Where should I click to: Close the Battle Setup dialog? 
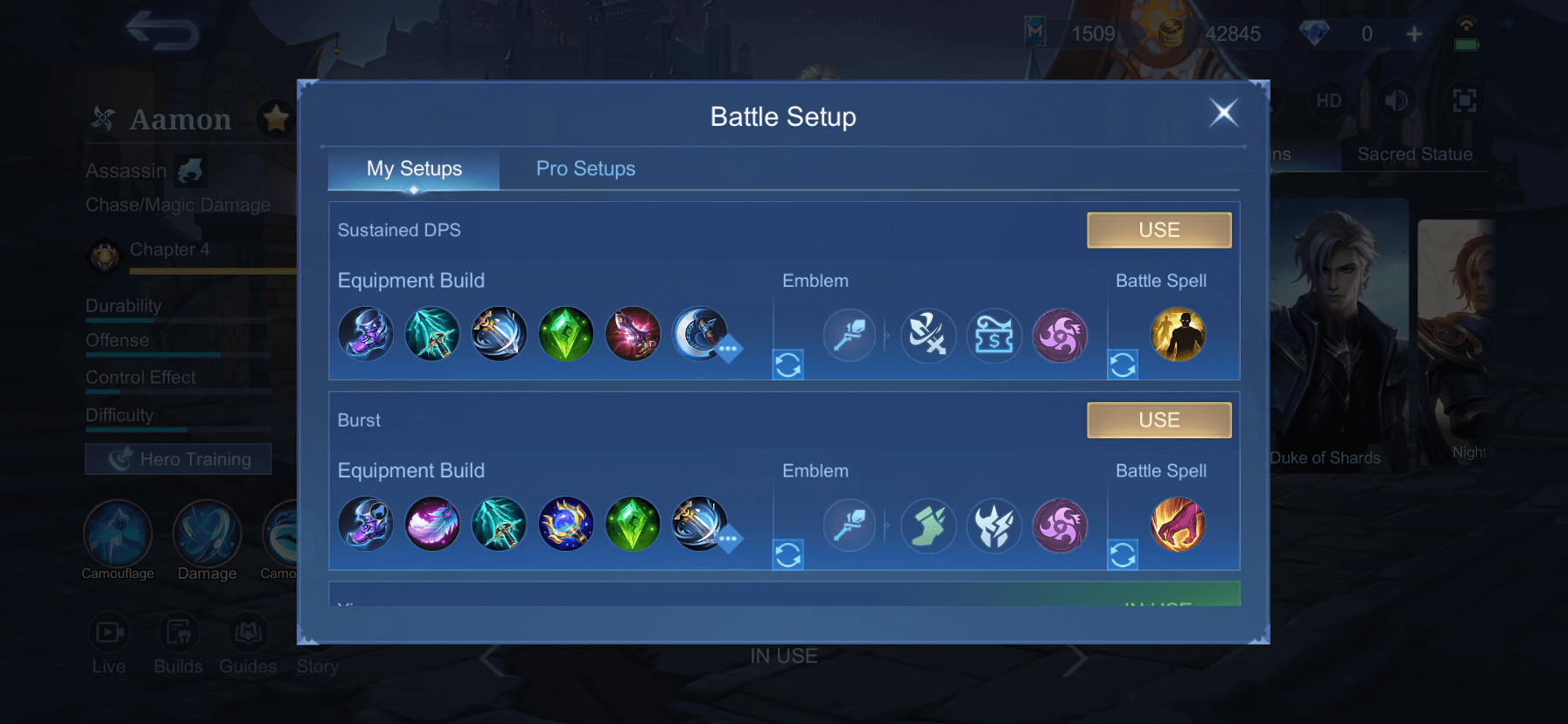coord(1223,112)
